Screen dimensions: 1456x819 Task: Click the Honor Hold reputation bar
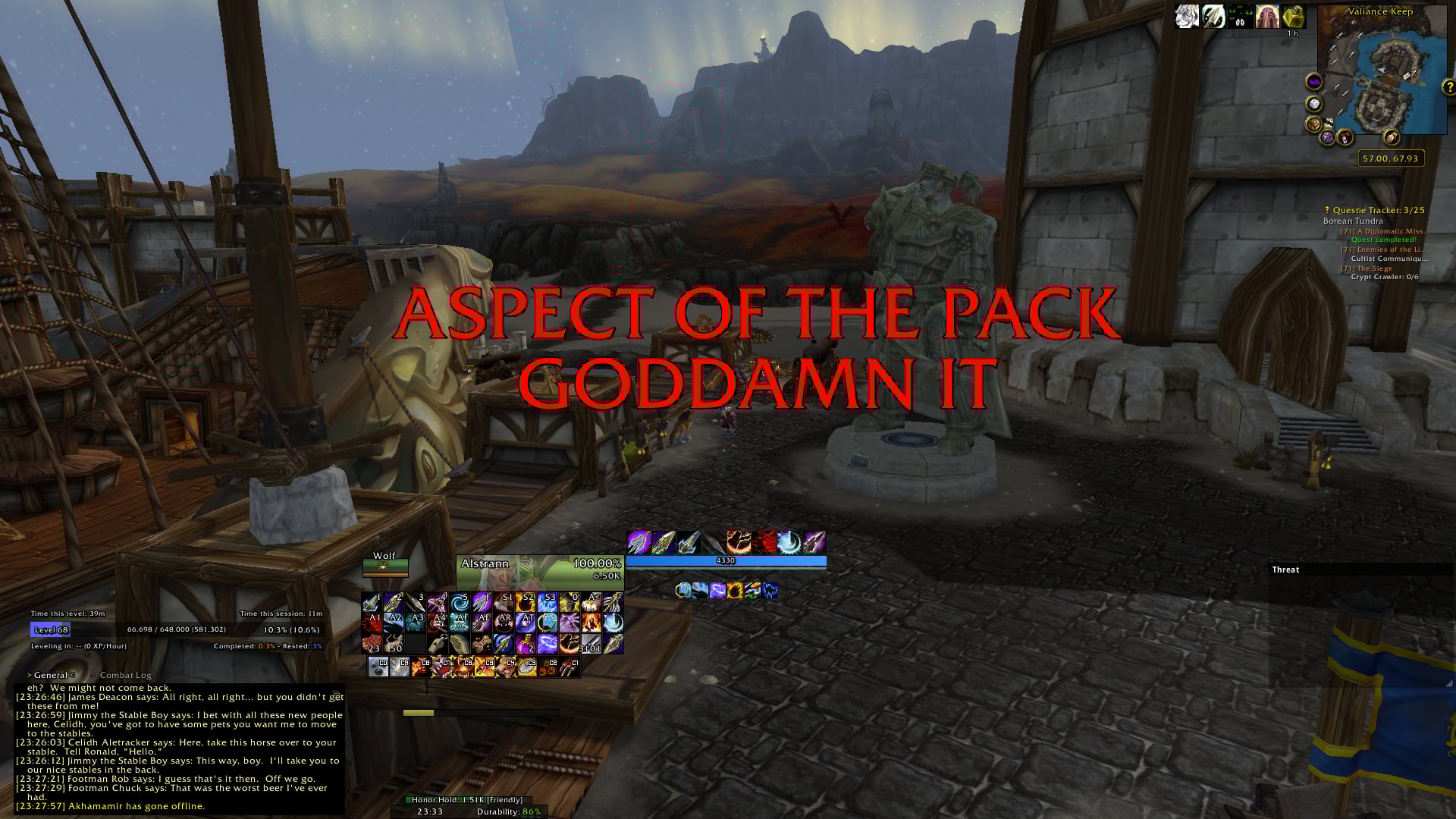click(x=464, y=799)
